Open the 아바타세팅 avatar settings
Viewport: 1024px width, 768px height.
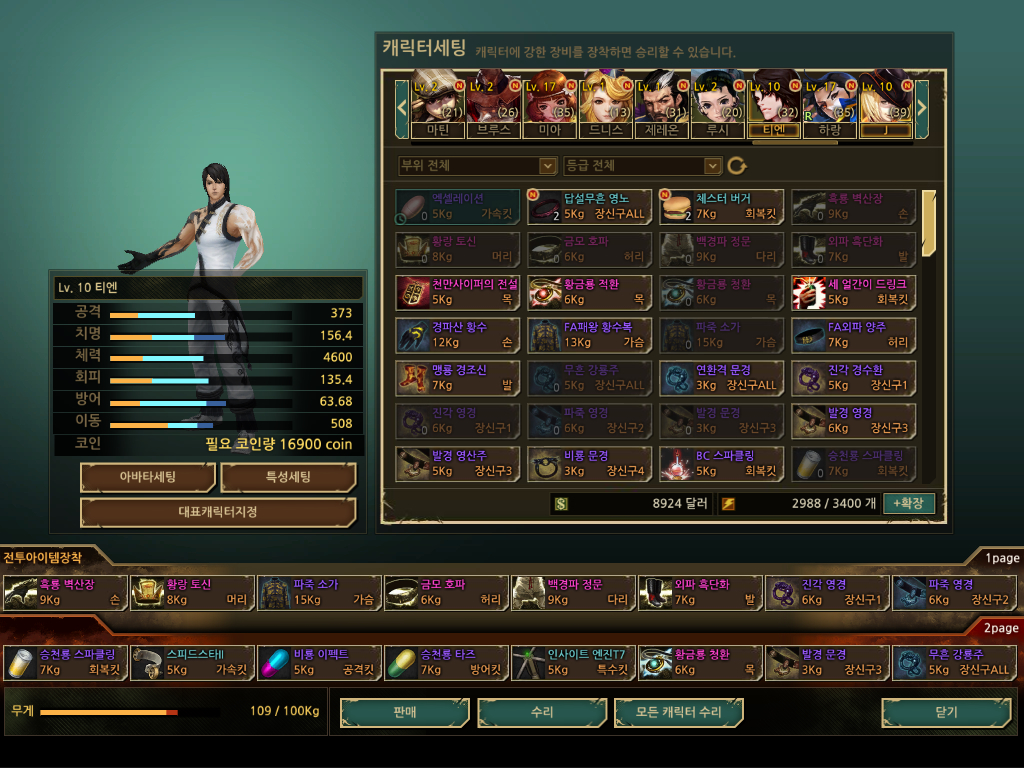click(x=147, y=477)
